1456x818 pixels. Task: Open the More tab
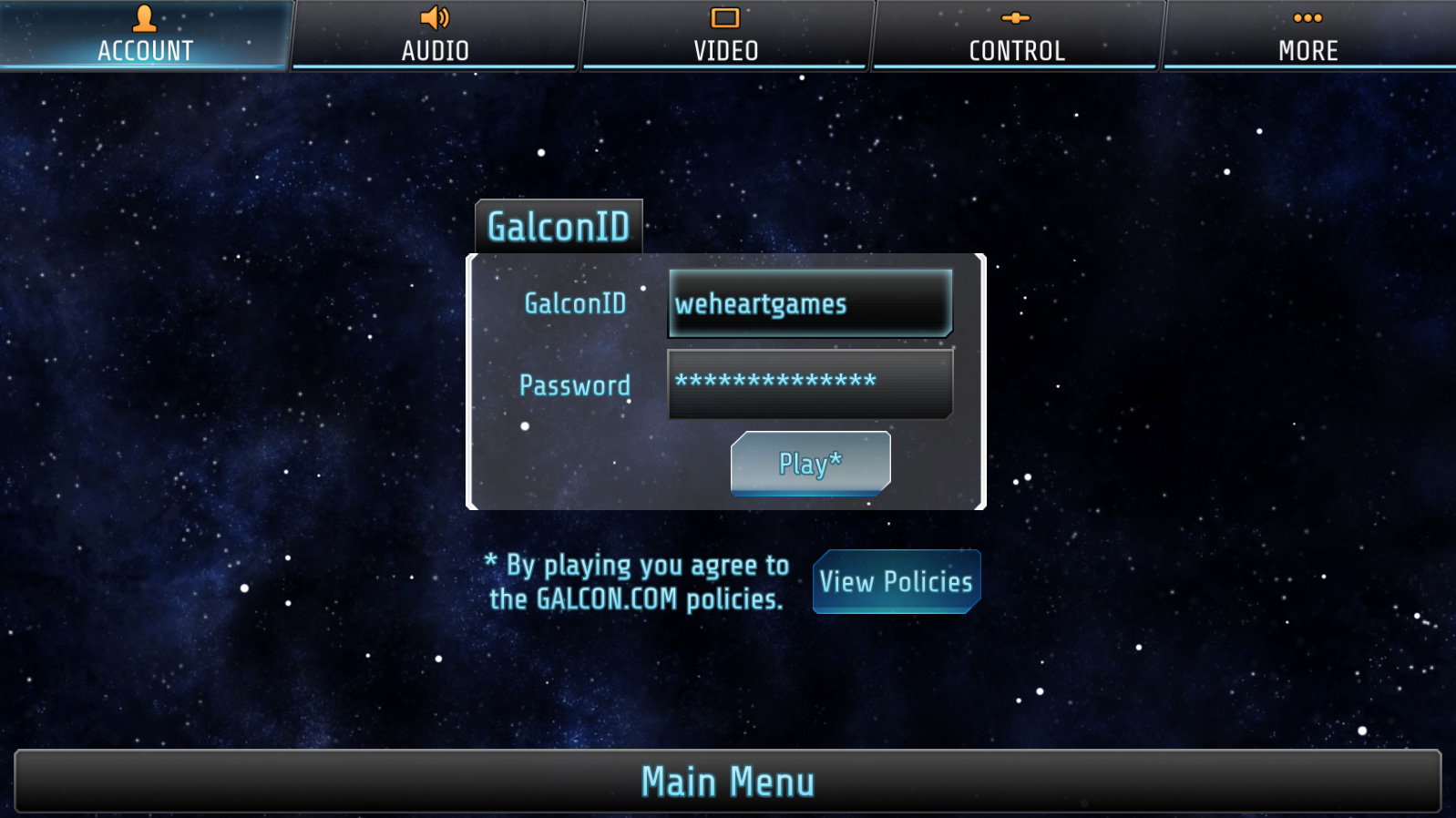pos(1307,35)
